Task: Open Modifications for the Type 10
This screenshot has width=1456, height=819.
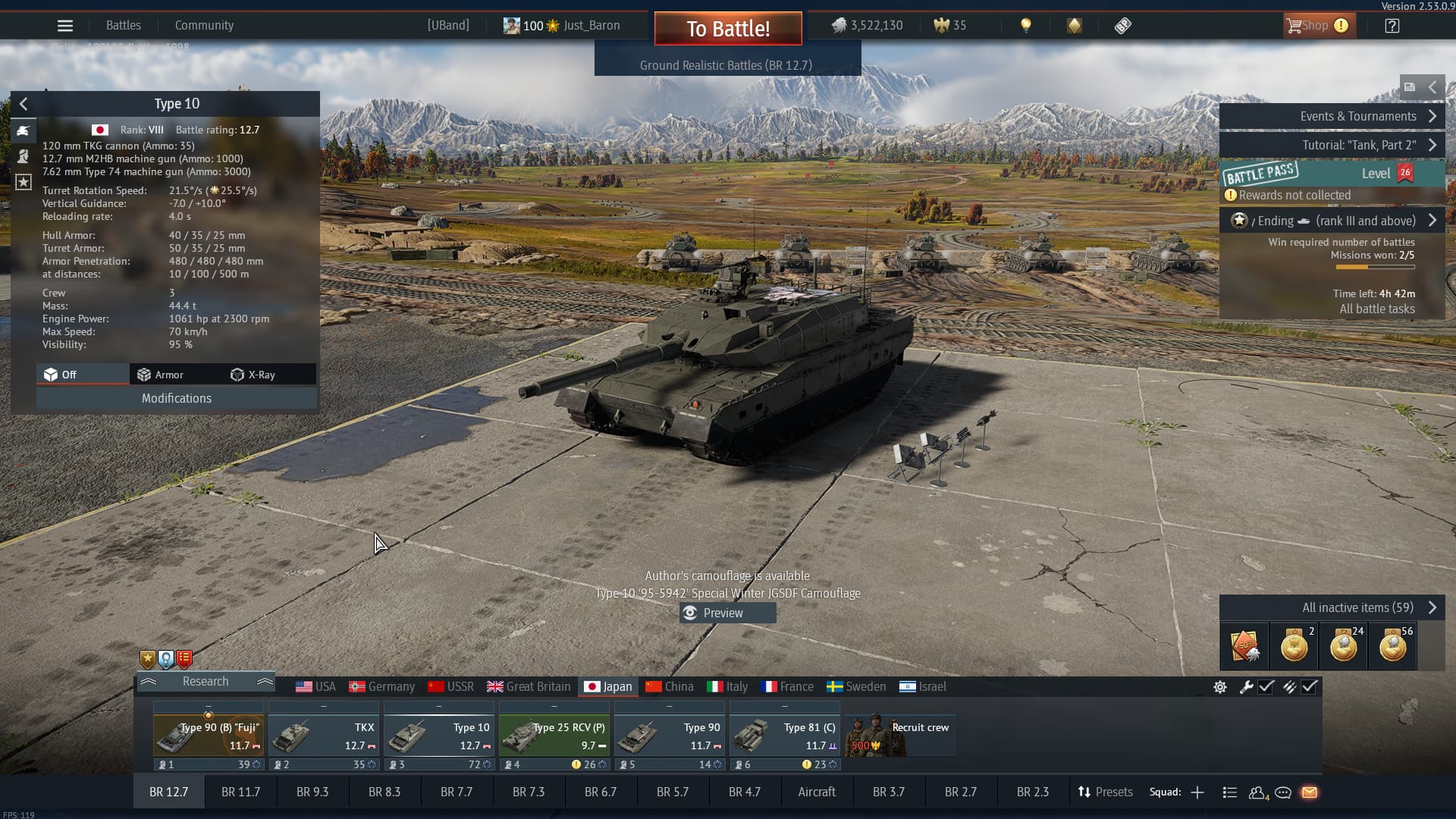Action: pos(177,399)
